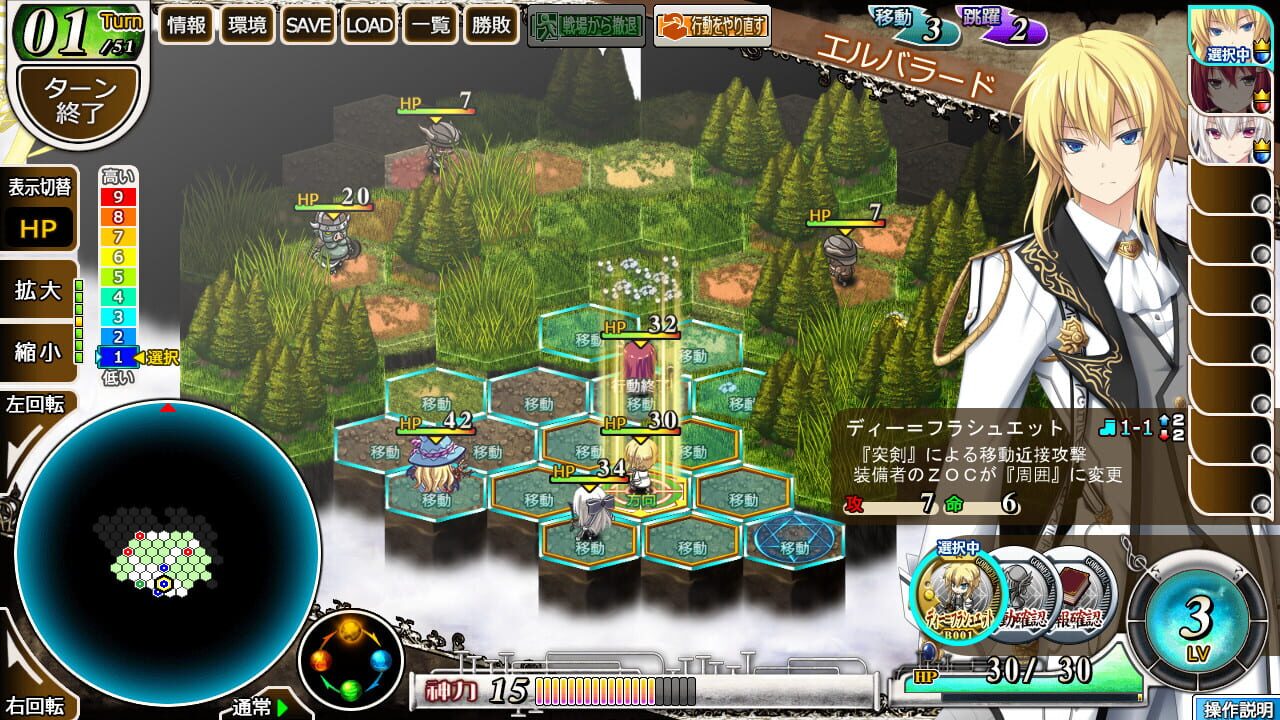Viewport: 1280px width, 720px height.
Task: Switch the 通常 mode toggle
Action: (x=252, y=706)
